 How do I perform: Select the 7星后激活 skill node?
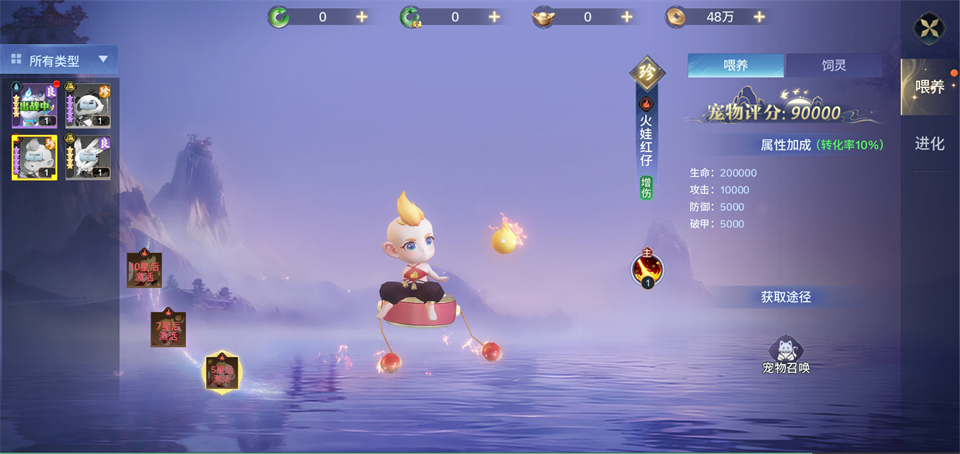coord(169,327)
